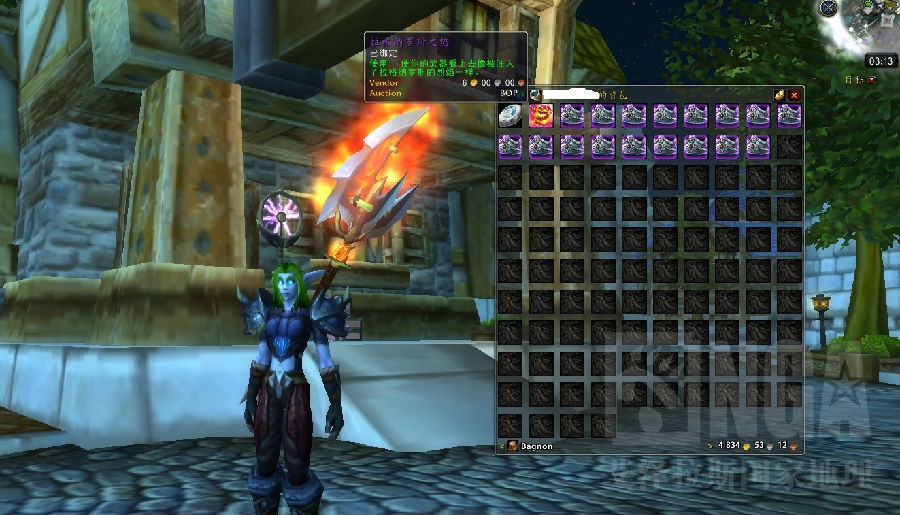Open the bag owner portrait icon
The image size is (900, 515).
535,95
